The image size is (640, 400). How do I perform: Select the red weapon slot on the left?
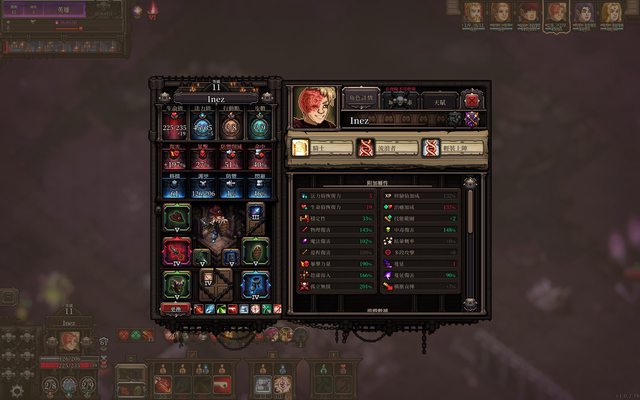pyautogui.click(x=177, y=251)
